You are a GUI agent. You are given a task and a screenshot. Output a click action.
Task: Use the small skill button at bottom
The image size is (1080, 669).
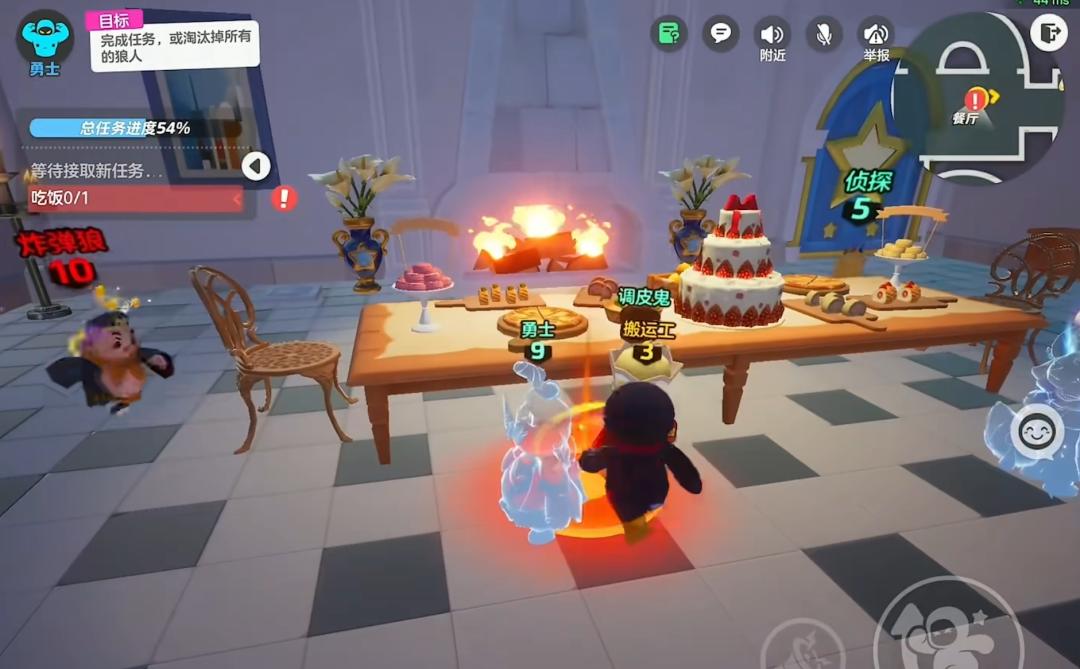pos(800,645)
